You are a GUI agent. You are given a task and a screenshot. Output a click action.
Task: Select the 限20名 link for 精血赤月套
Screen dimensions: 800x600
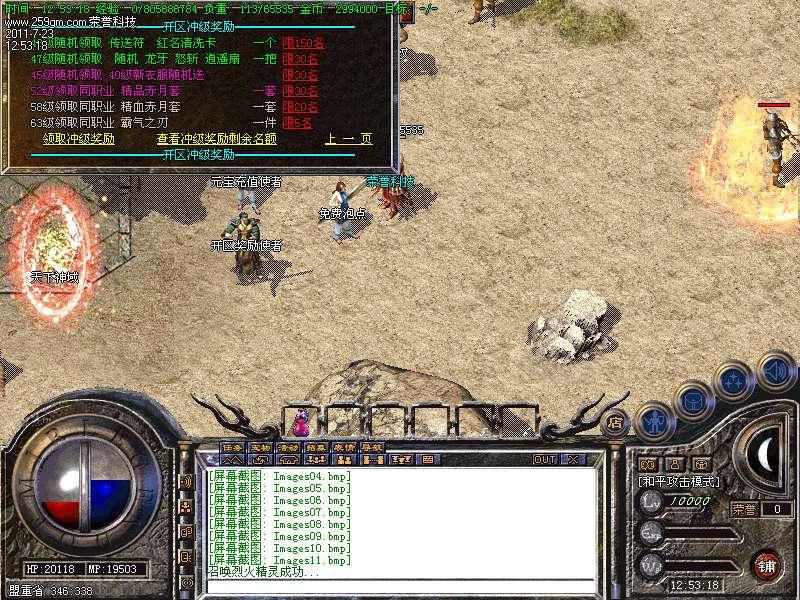pyautogui.click(x=300, y=107)
